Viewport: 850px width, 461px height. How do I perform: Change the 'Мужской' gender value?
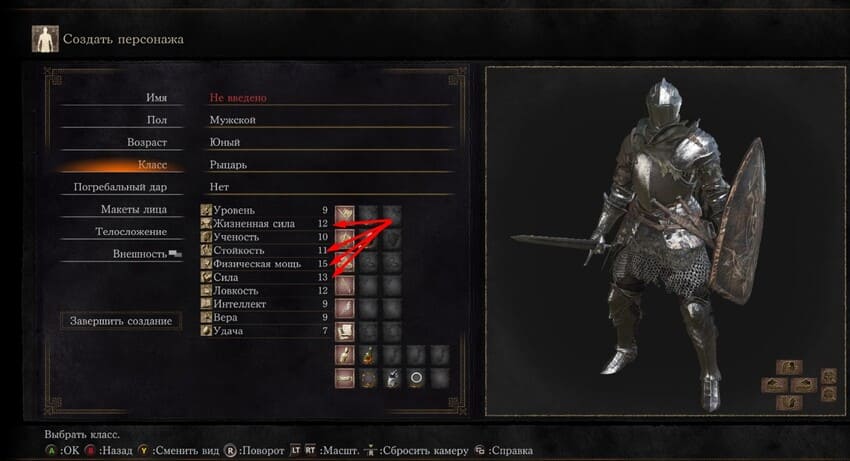click(x=232, y=120)
